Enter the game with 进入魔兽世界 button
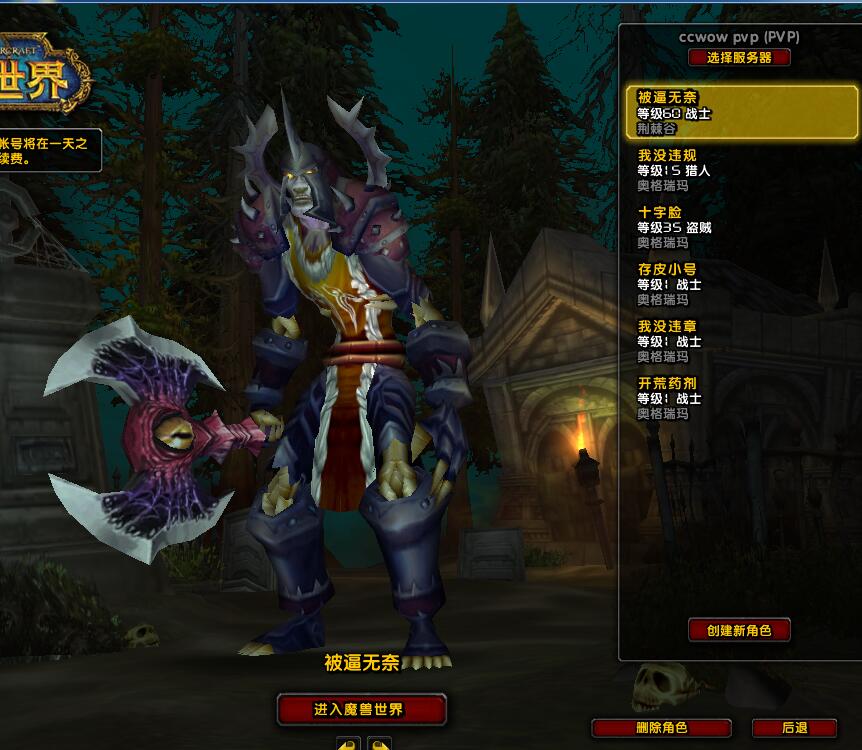This screenshot has width=862, height=750. click(360, 709)
